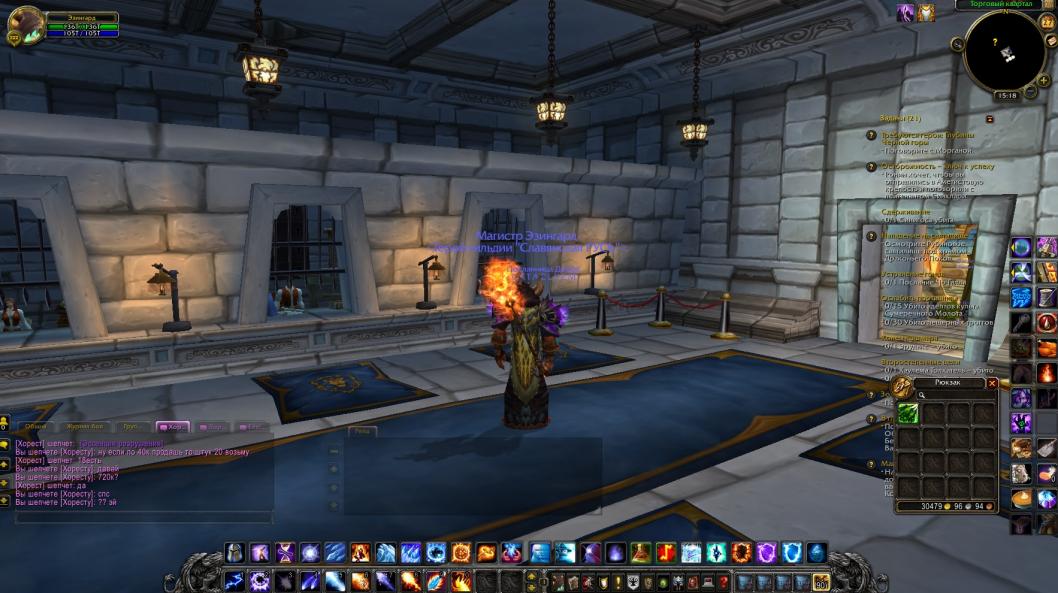Collapse the quest tracker list
This screenshot has width=1058, height=593.
tap(989, 118)
